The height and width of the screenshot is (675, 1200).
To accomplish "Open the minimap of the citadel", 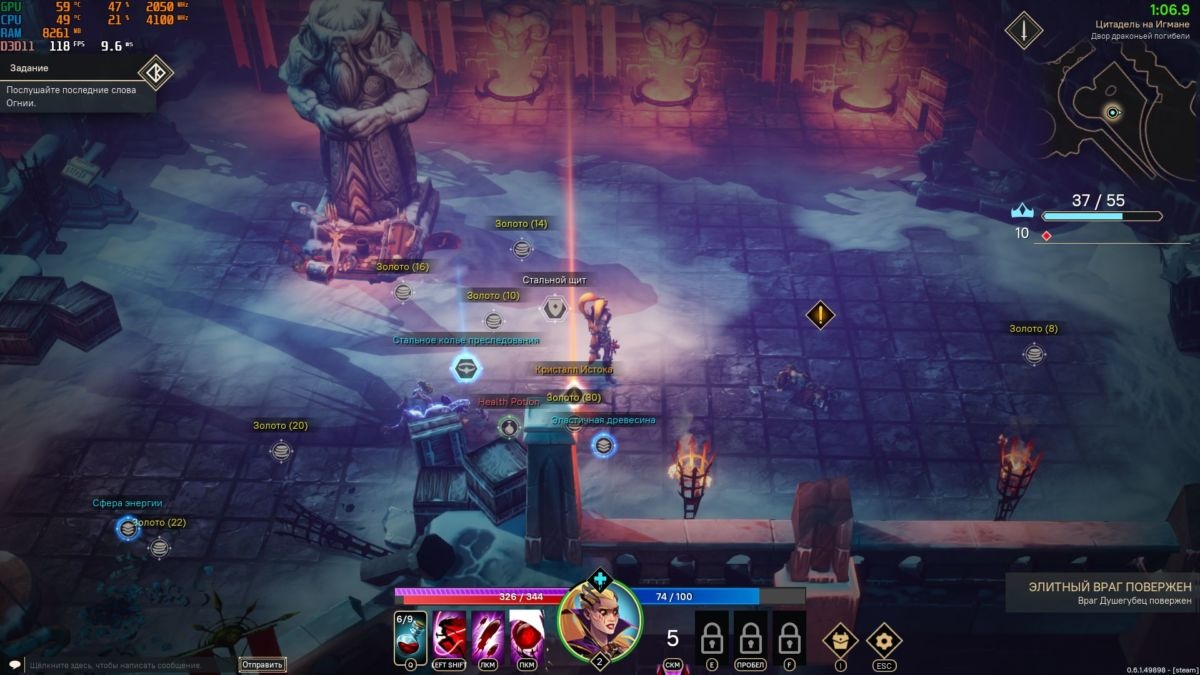I will [x=1112, y=112].
